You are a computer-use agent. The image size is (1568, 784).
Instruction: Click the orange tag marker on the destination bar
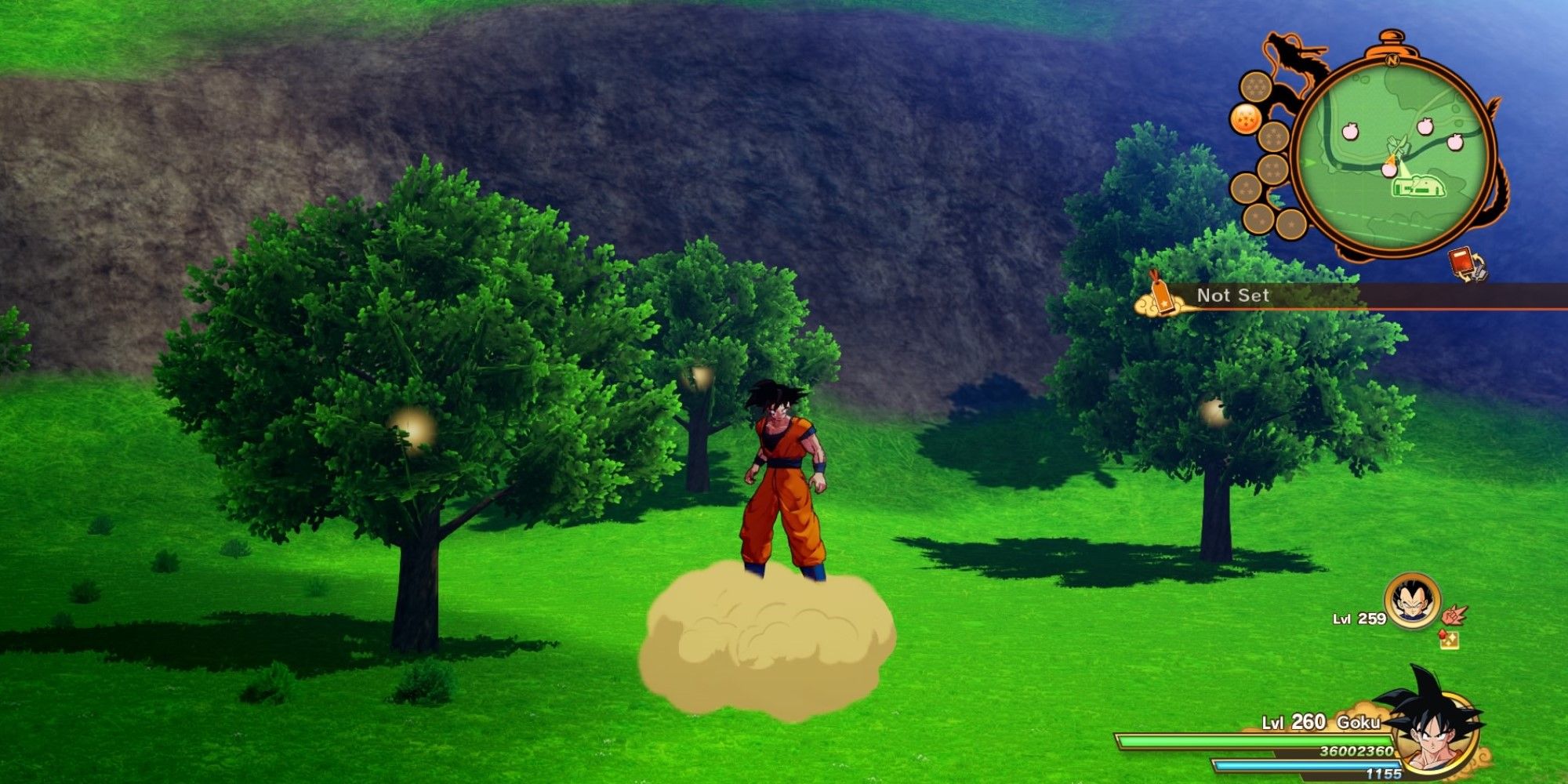coord(1162,294)
